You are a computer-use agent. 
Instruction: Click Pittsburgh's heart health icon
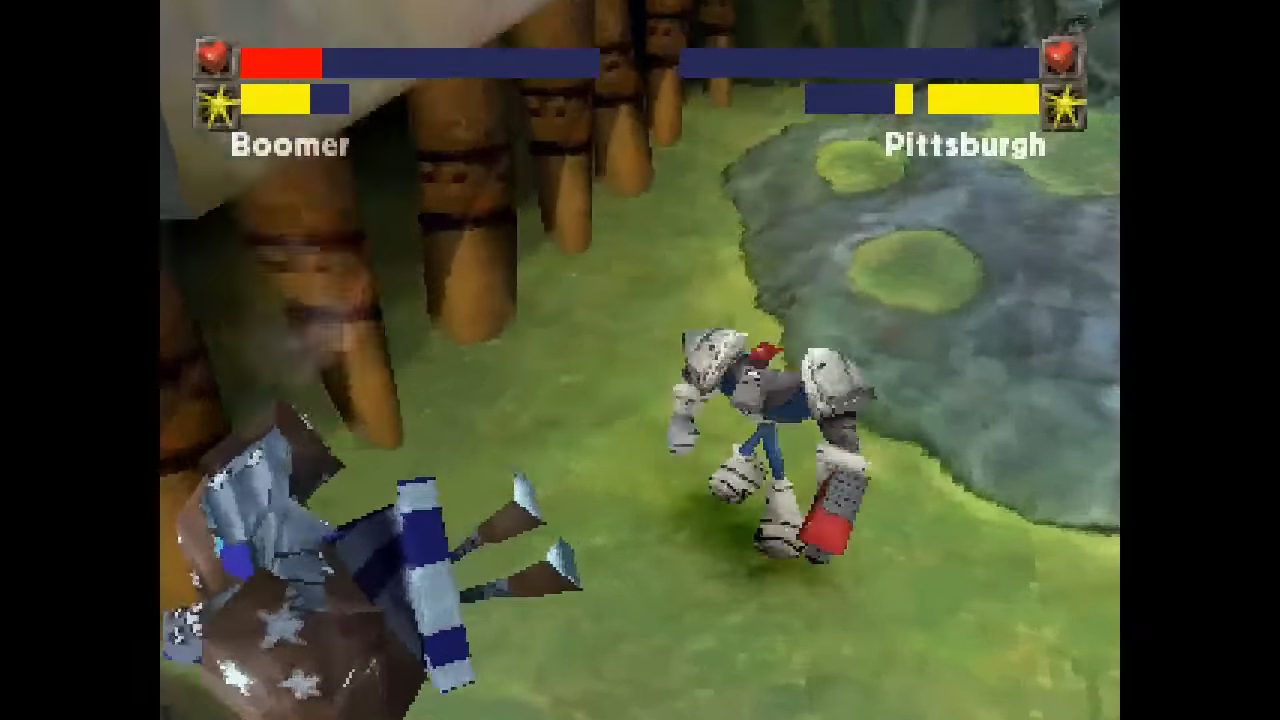[x=1062, y=60]
